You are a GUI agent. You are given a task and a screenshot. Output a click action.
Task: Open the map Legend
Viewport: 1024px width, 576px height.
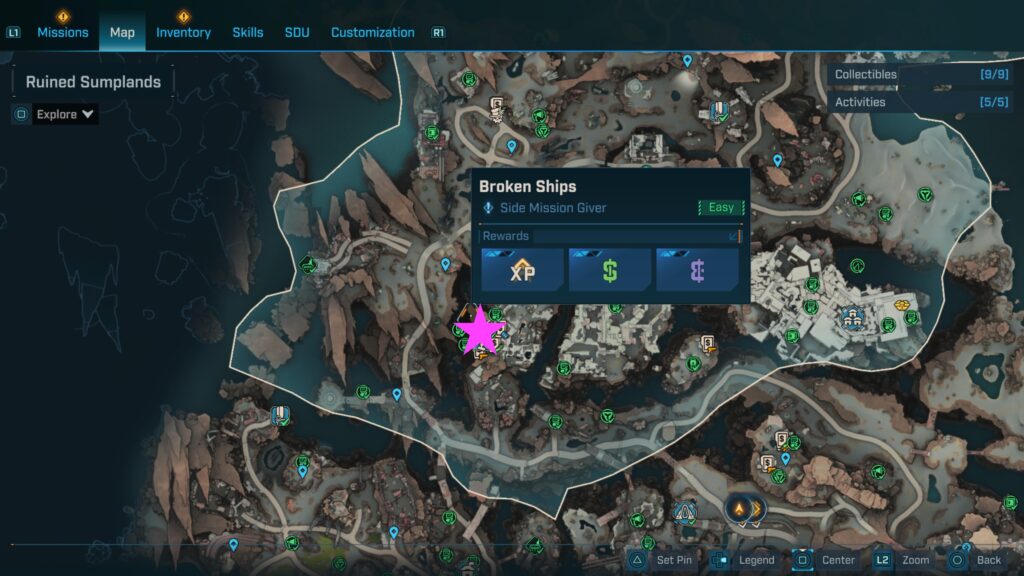click(746, 560)
